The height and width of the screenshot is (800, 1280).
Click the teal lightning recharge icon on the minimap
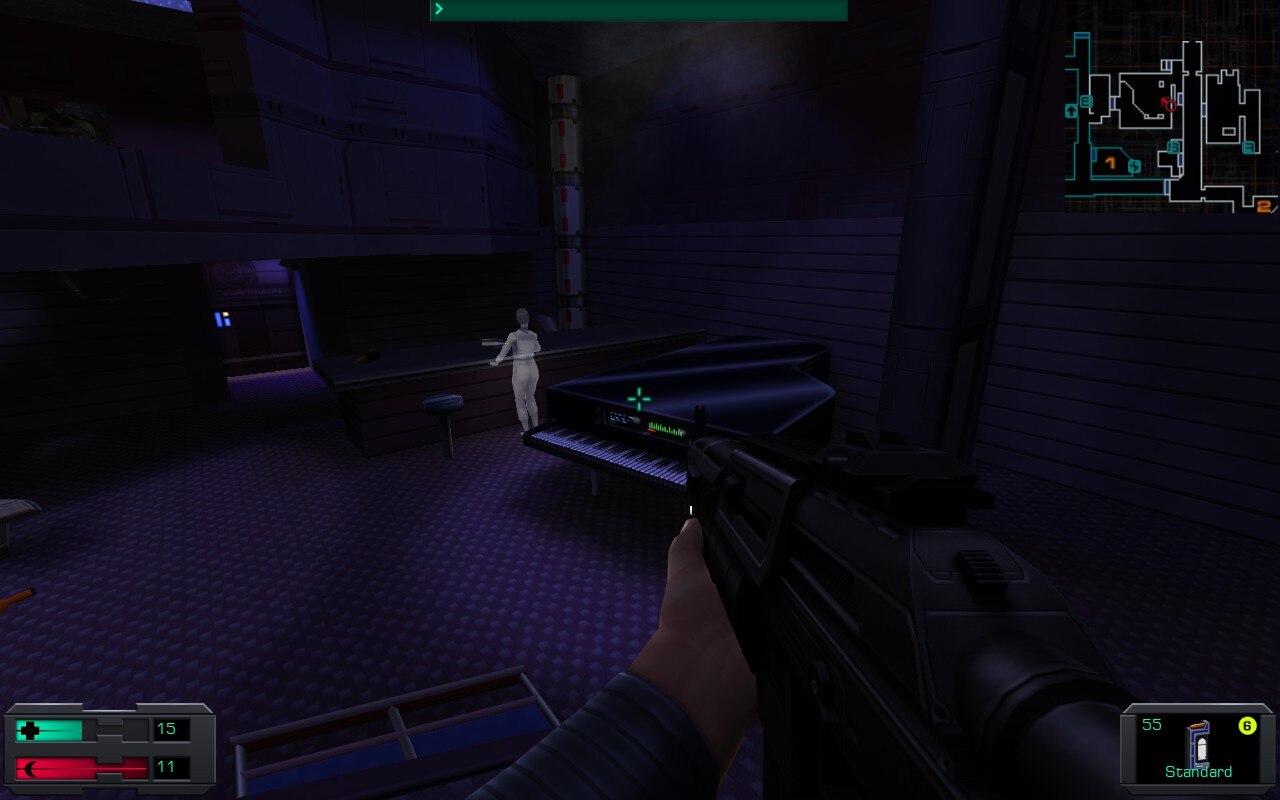[x=1134, y=165]
